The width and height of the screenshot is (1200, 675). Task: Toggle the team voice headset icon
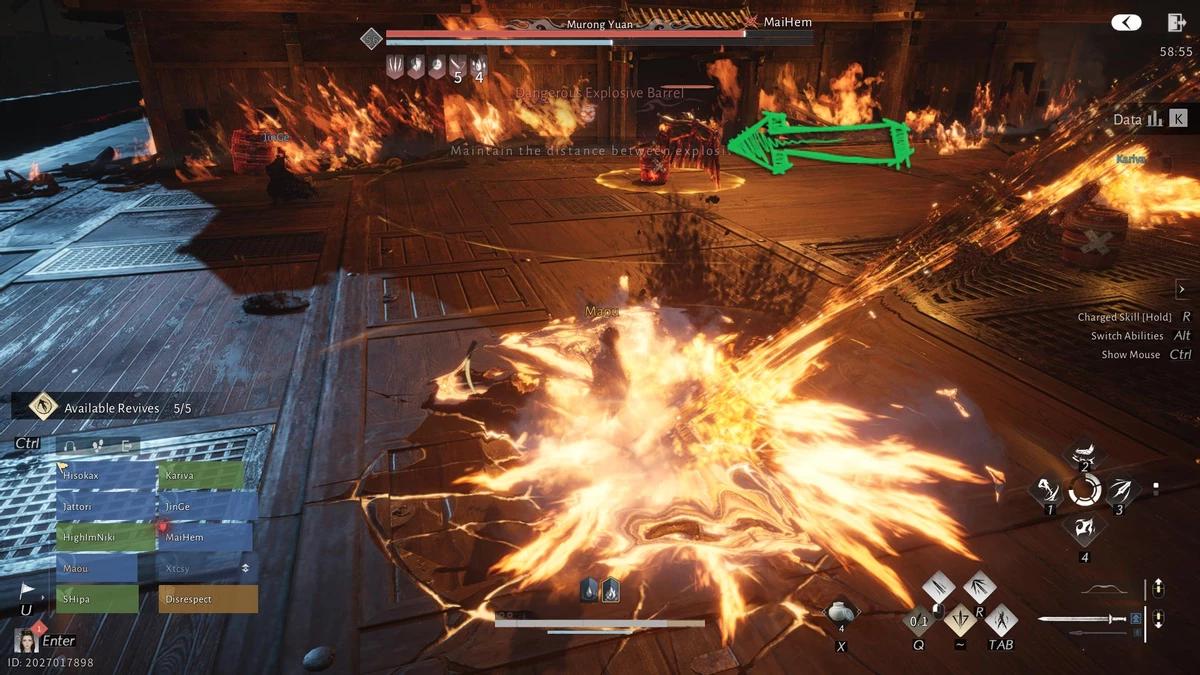[x=70, y=445]
